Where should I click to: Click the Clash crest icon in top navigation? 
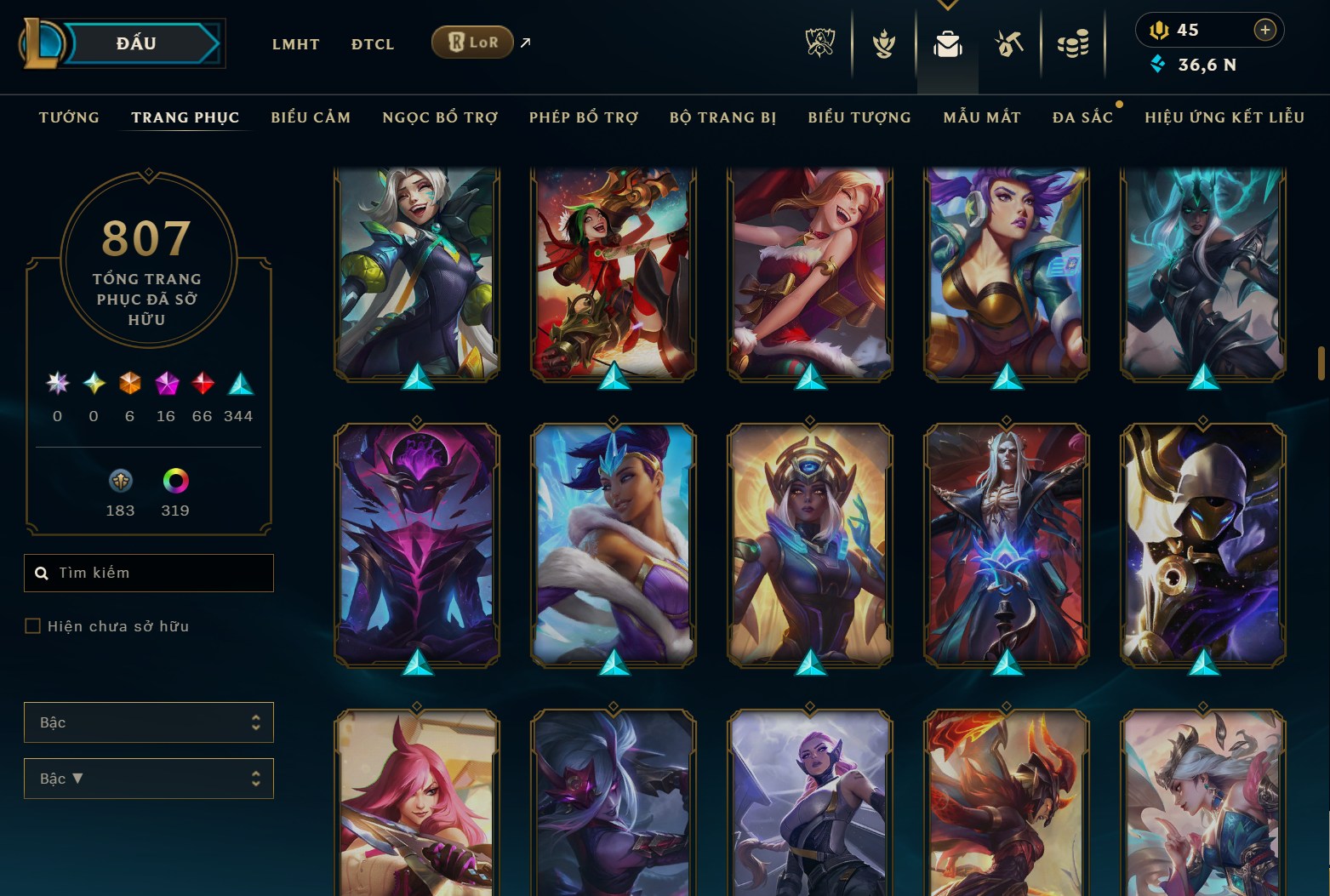coord(883,43)
